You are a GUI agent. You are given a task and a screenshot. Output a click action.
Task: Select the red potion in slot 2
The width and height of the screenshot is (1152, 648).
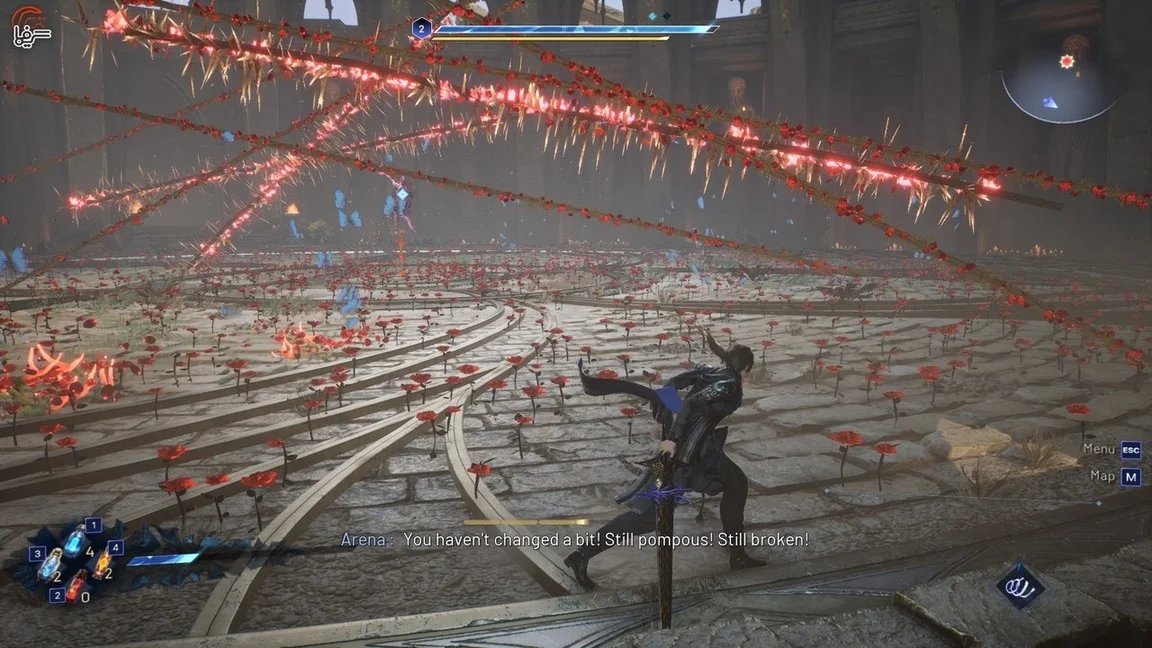click(x=76, y=586)
